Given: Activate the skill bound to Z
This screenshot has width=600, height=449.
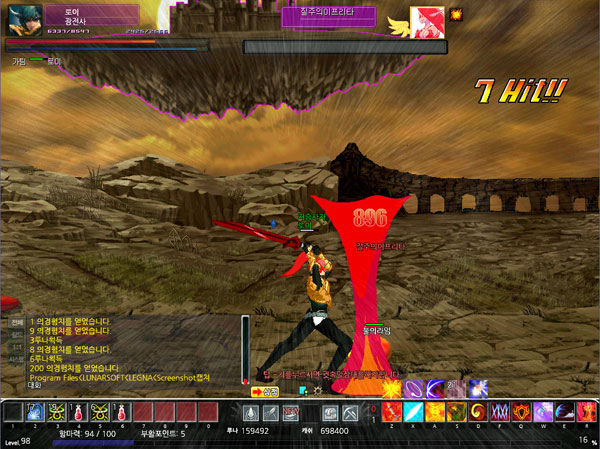Looking at the screenshot, I should pyautogui.click(x=392, y=412).
